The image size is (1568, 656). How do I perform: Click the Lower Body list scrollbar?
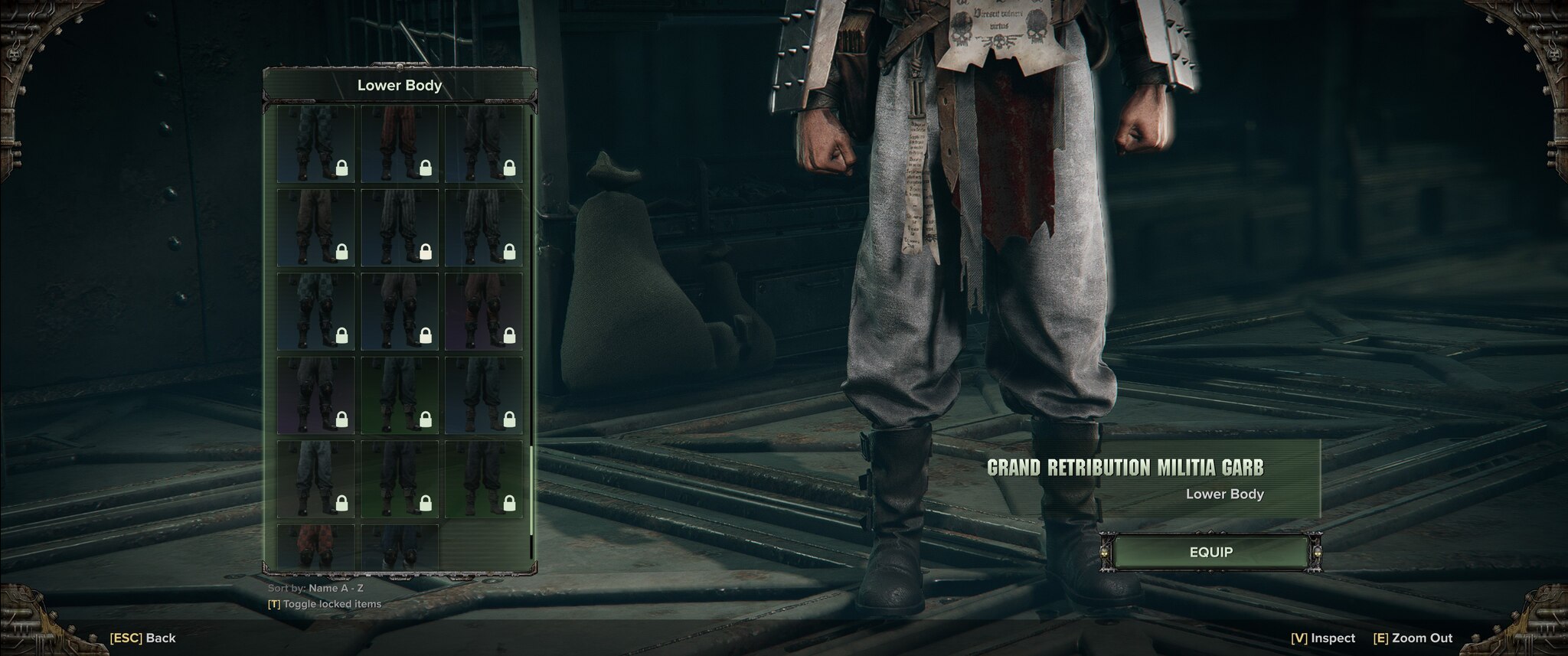[x=531, y=490]
